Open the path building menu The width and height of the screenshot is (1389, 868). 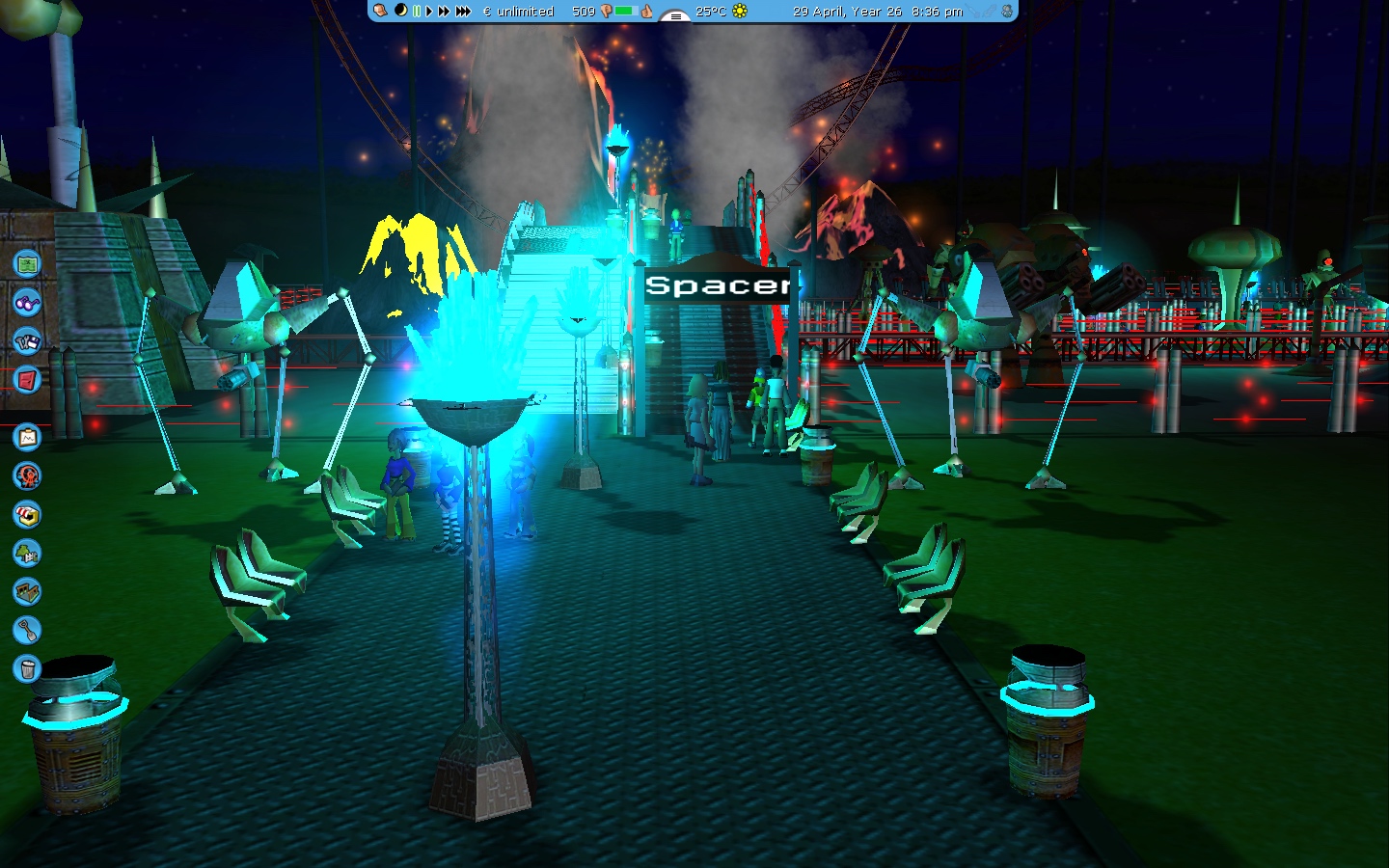click(27, 591)
